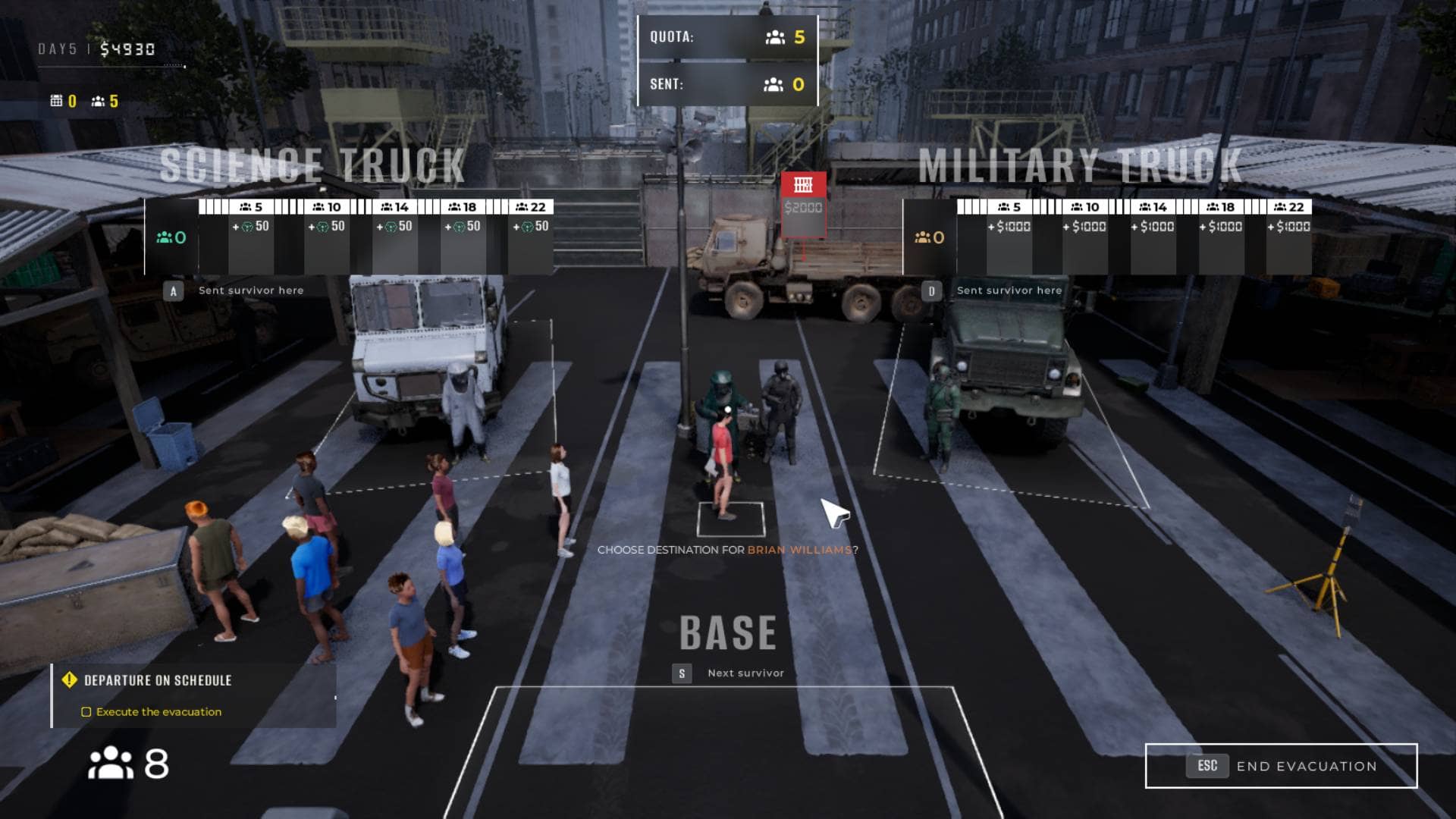This screenshot has width=1456, height=819.
Task: Click the End Evacuation button
Action: point(1281,766)
